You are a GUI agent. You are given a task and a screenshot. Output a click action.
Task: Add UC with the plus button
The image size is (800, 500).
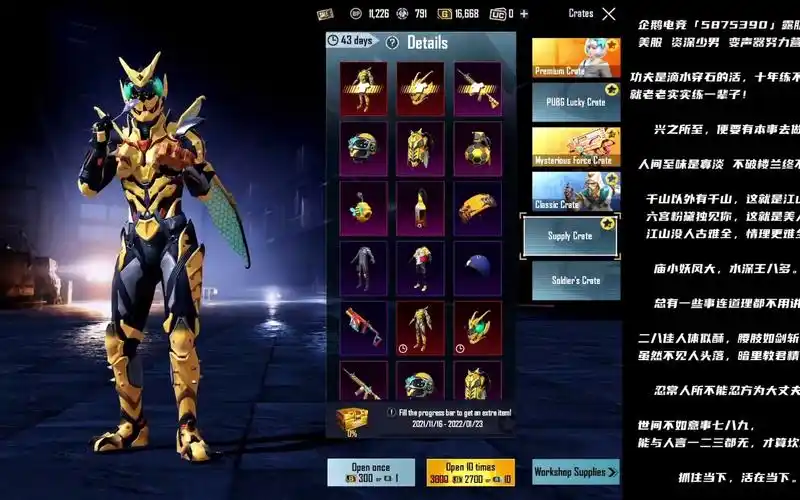click(524, 14)
